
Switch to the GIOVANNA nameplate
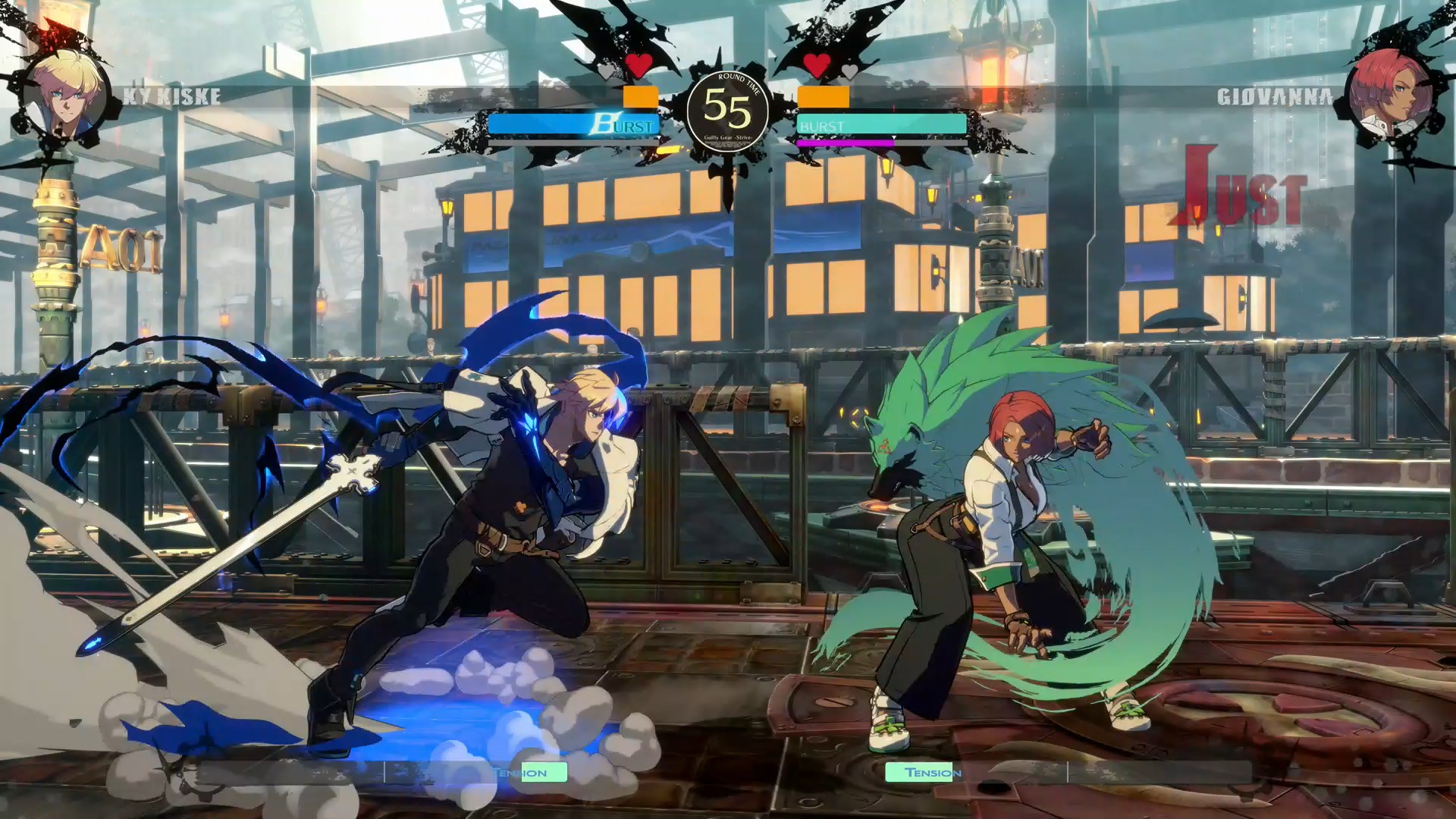[1276, 96]
